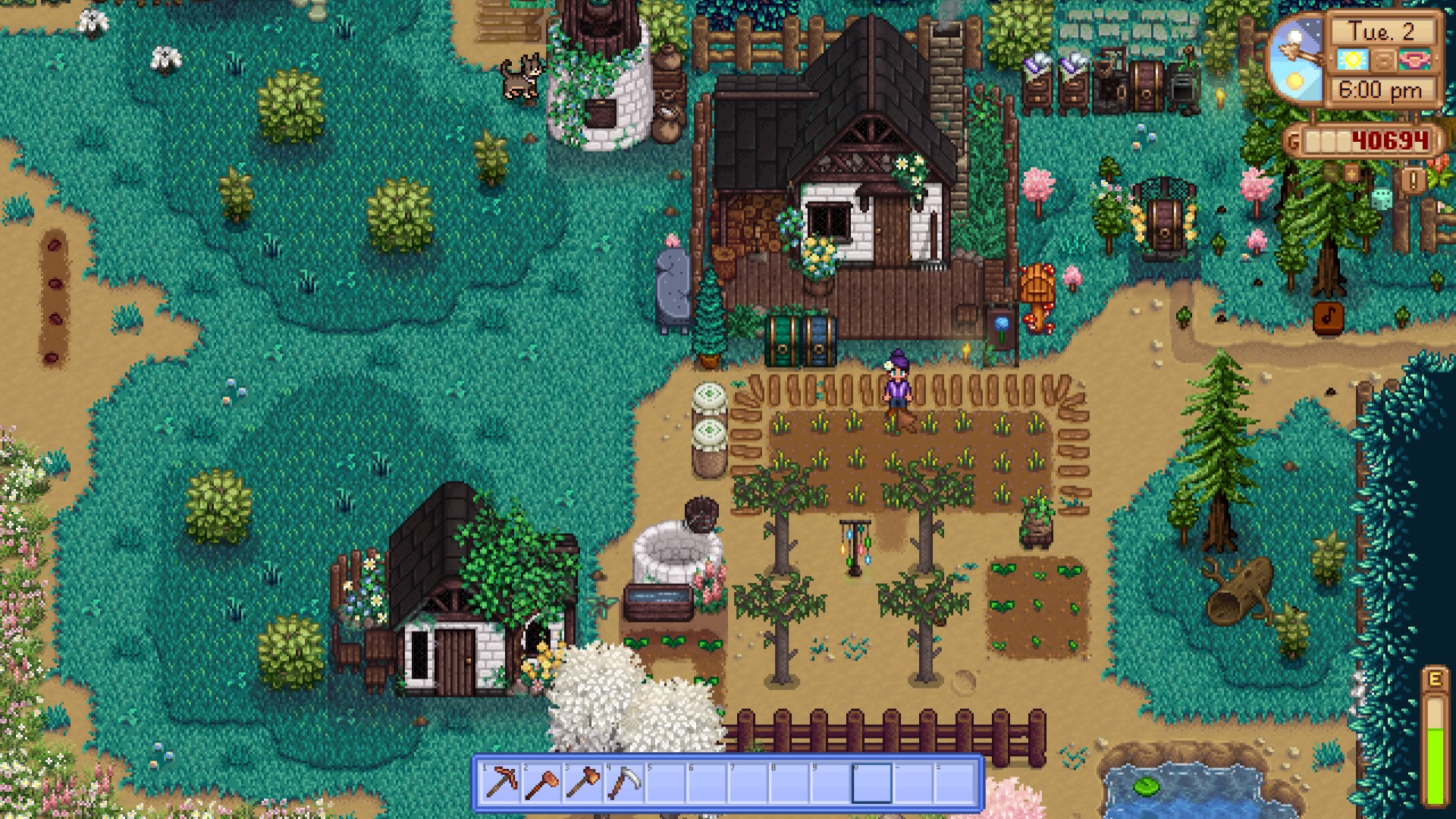This screenshot has height=819, width=1456.
Task: Click the teal chest next to the farmhouse
Action: click(781, 339)
